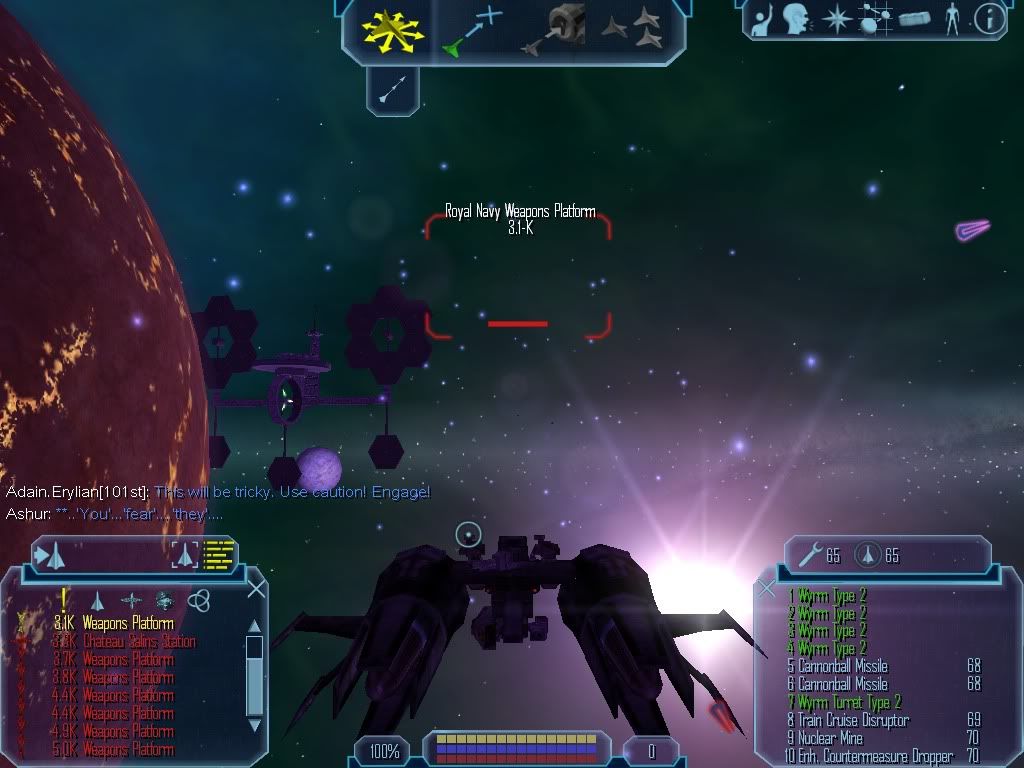This screenshot has width=1024, height=768.
Task: Toggle the Nuclear Mine weapon entry
Action: pos(838,738)
